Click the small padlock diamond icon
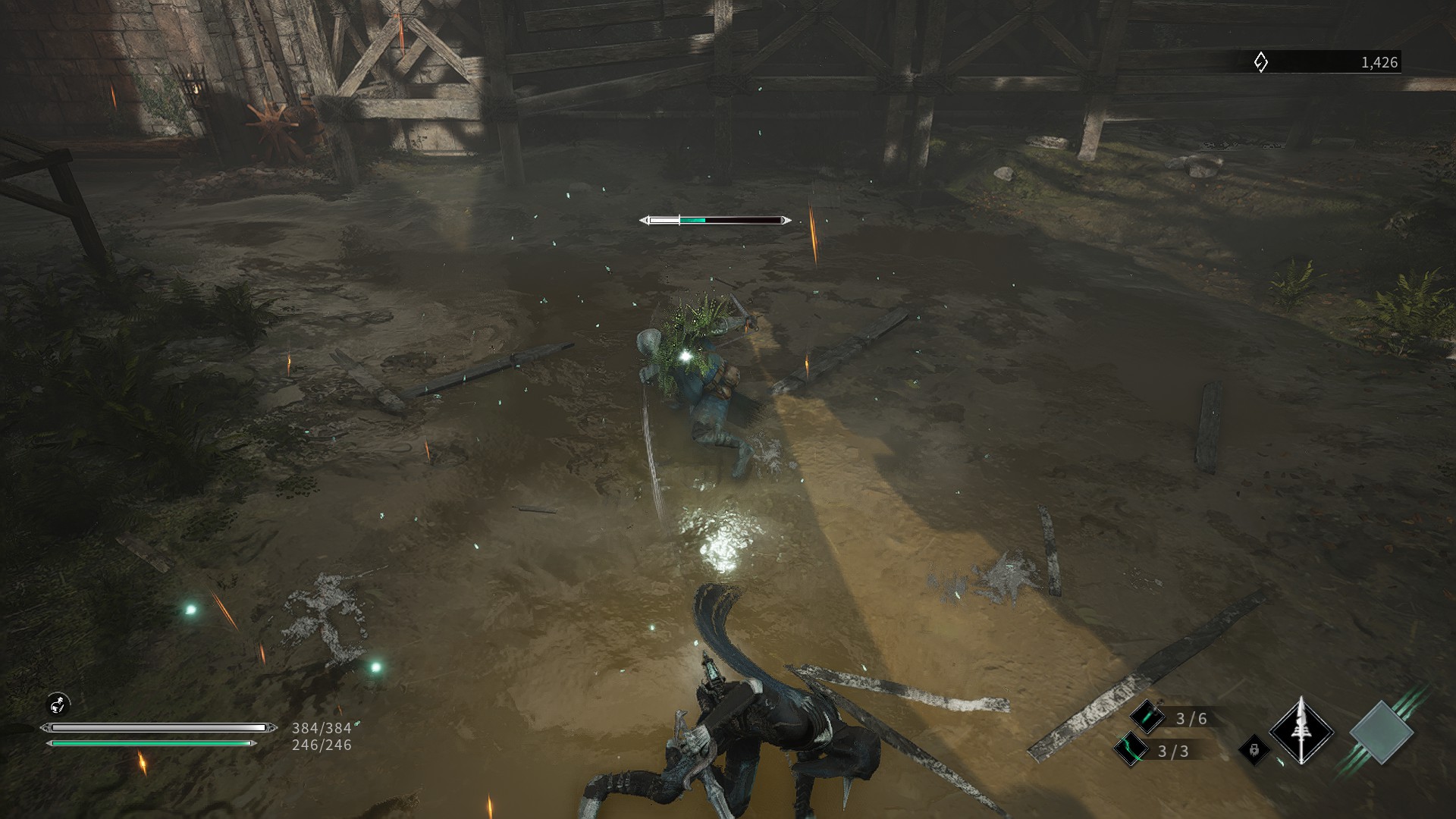This screenshot has height=819, width=1456. point(1254,750)
